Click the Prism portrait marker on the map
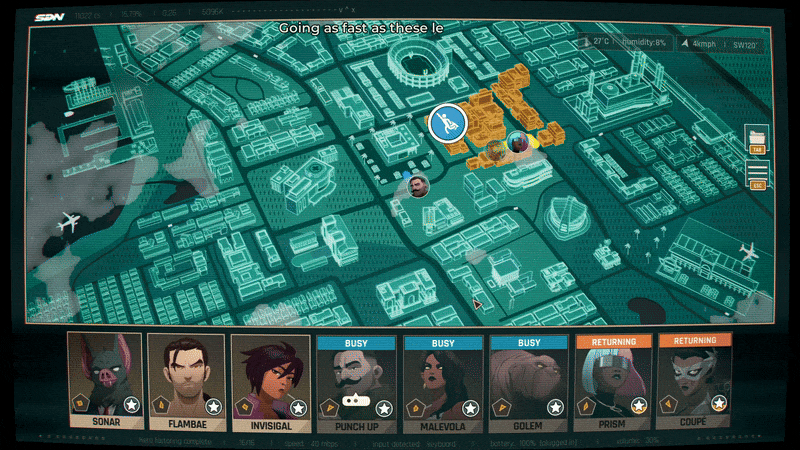The image size is (800, 450). click(x=517, y=142)
